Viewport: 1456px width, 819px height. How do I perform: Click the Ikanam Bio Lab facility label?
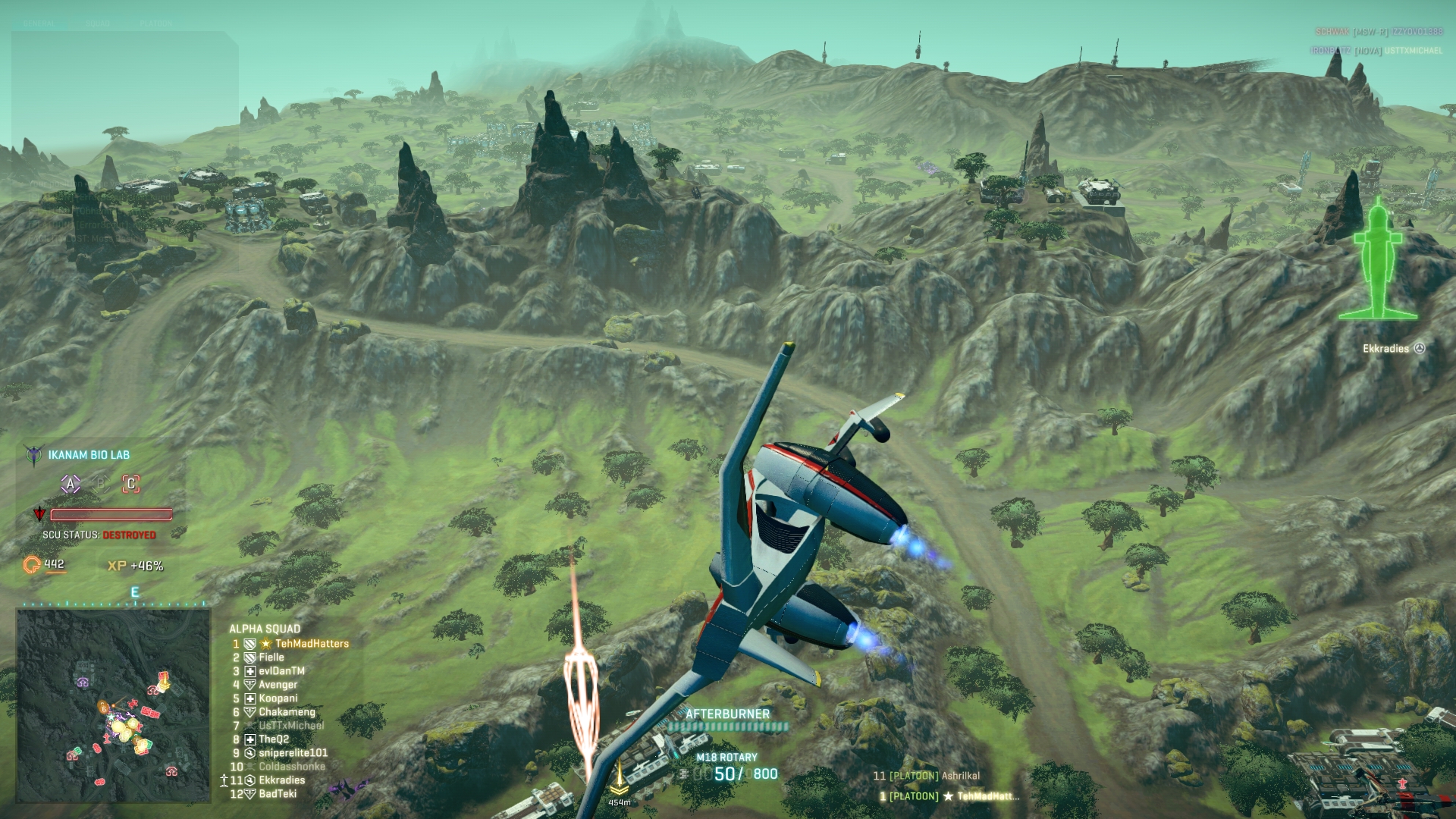(x=89, y=455)
